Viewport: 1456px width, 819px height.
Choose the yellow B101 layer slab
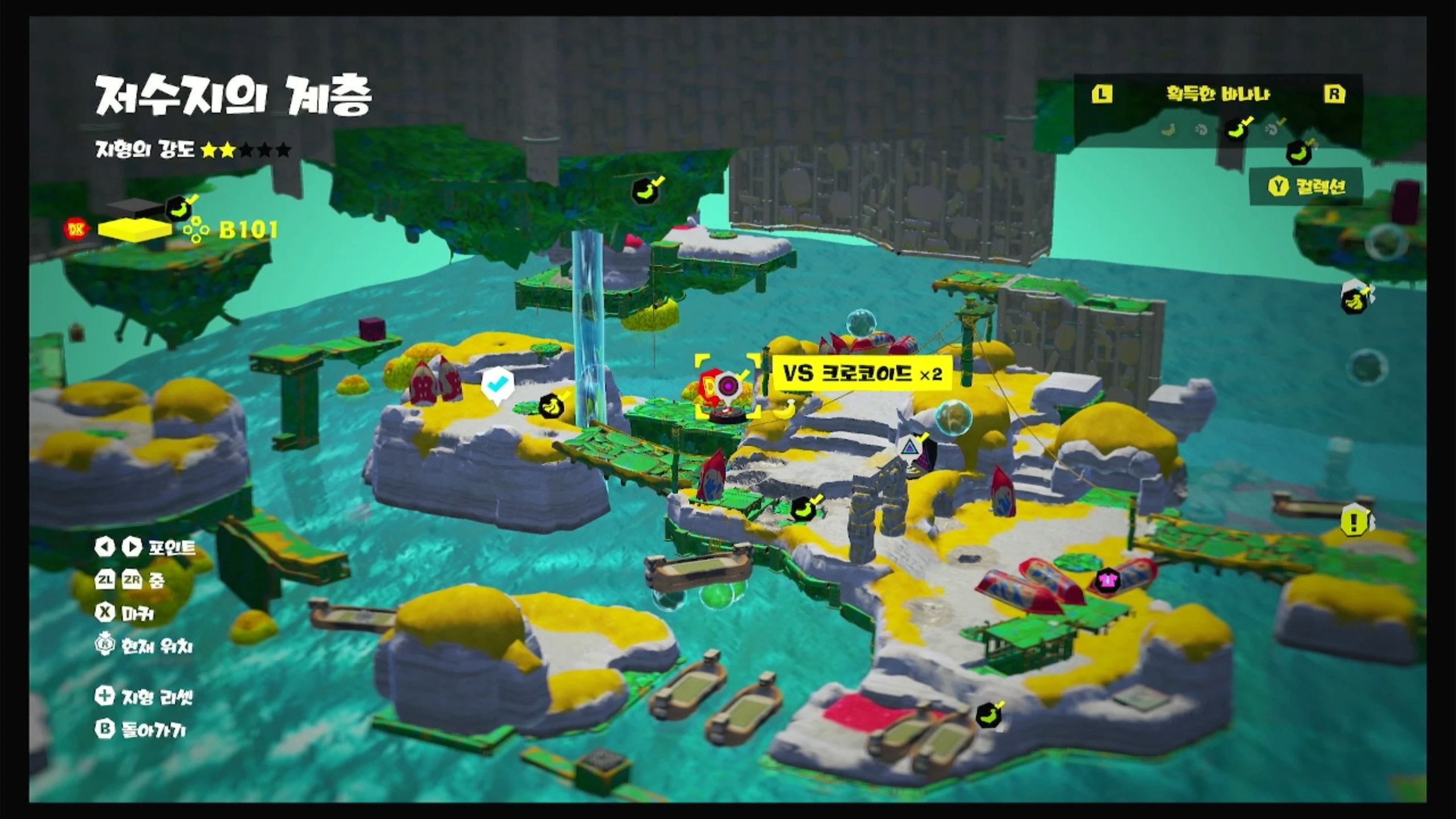[x=134, y=229]
